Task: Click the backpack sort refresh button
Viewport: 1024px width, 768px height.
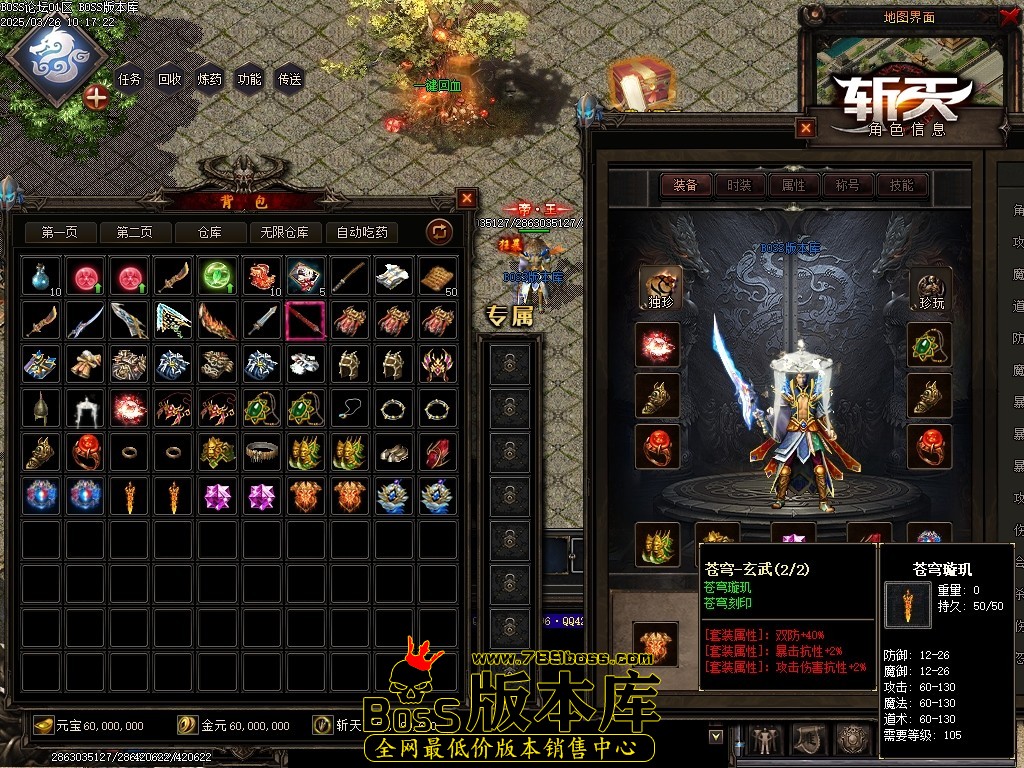Action: click(x=439, y=232)
